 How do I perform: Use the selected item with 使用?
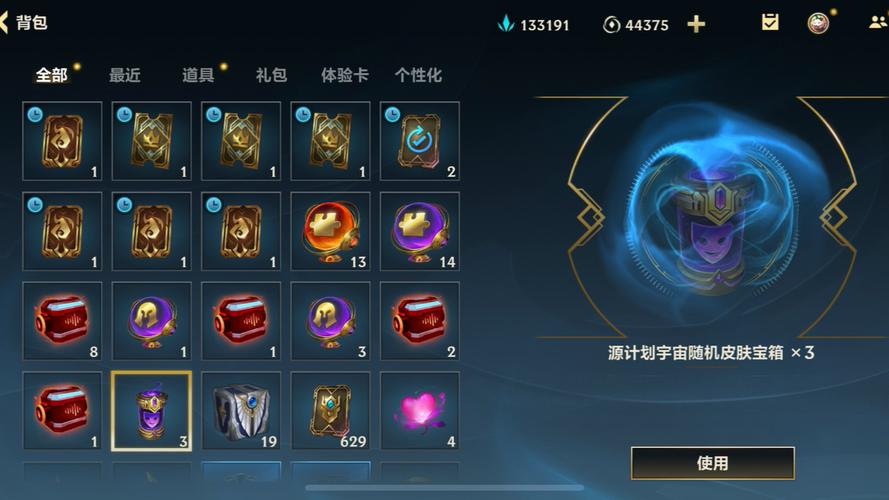pos(712,463)
